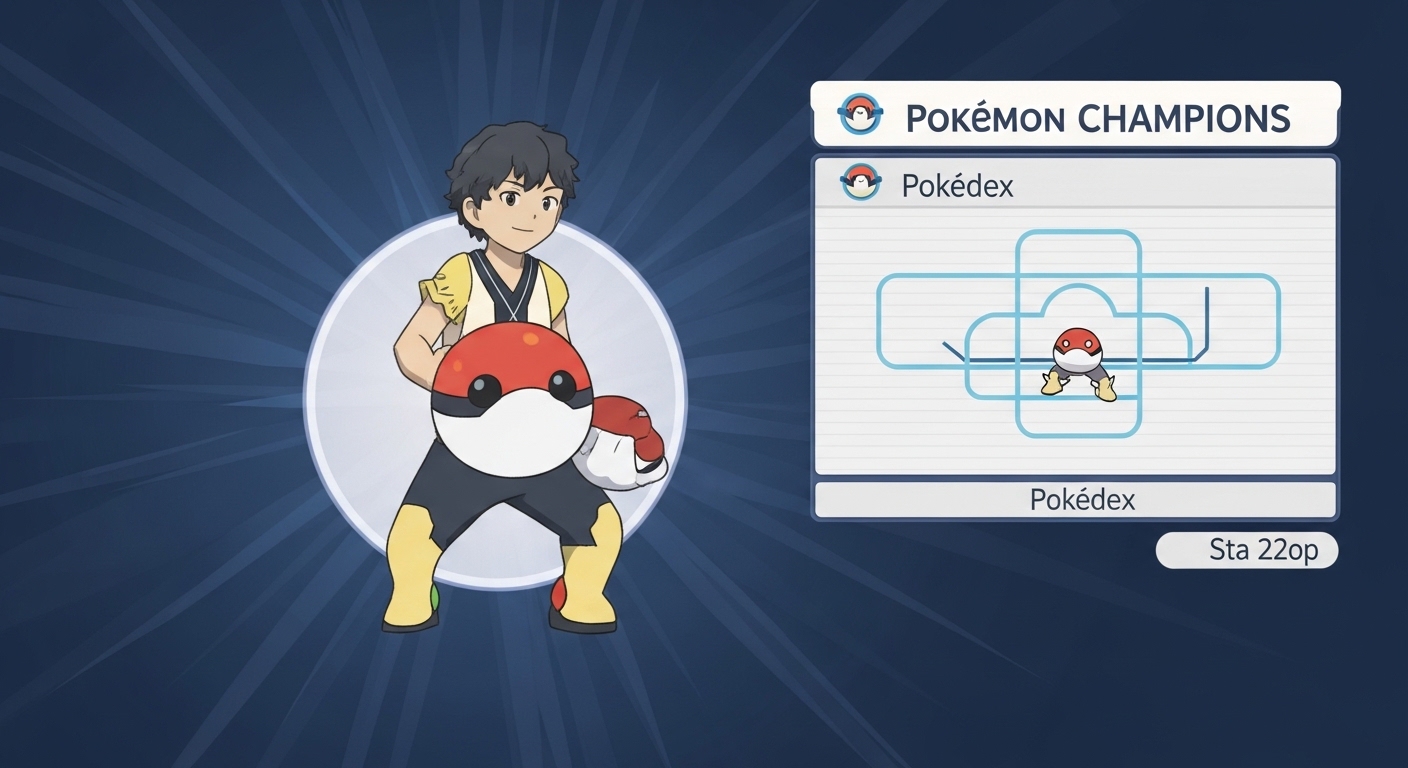Click the Sta 22op button

(x=1247, y=550)
